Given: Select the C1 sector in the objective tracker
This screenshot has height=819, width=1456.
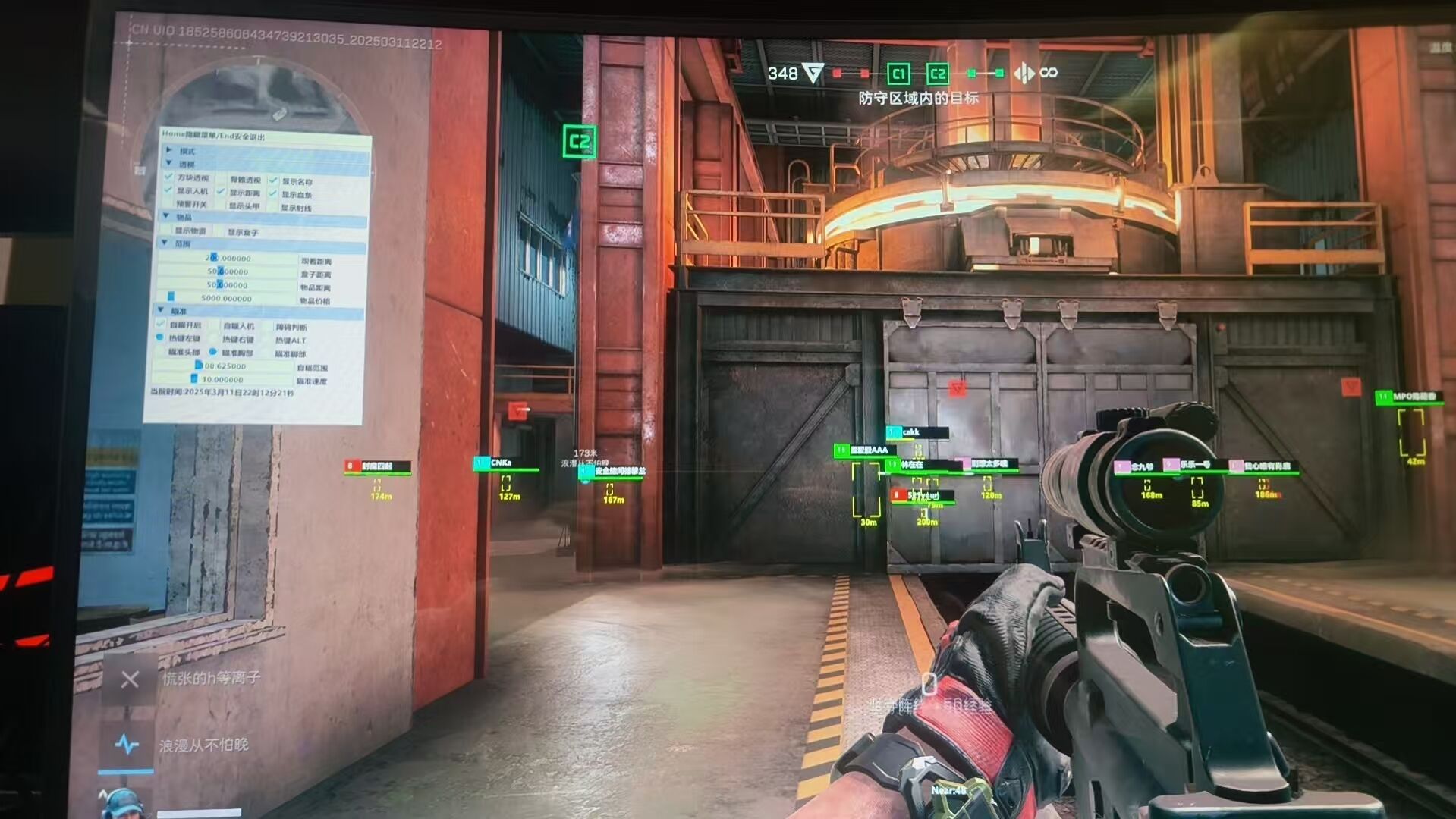Looking at the screenshot, I should (x=898, y=74).
